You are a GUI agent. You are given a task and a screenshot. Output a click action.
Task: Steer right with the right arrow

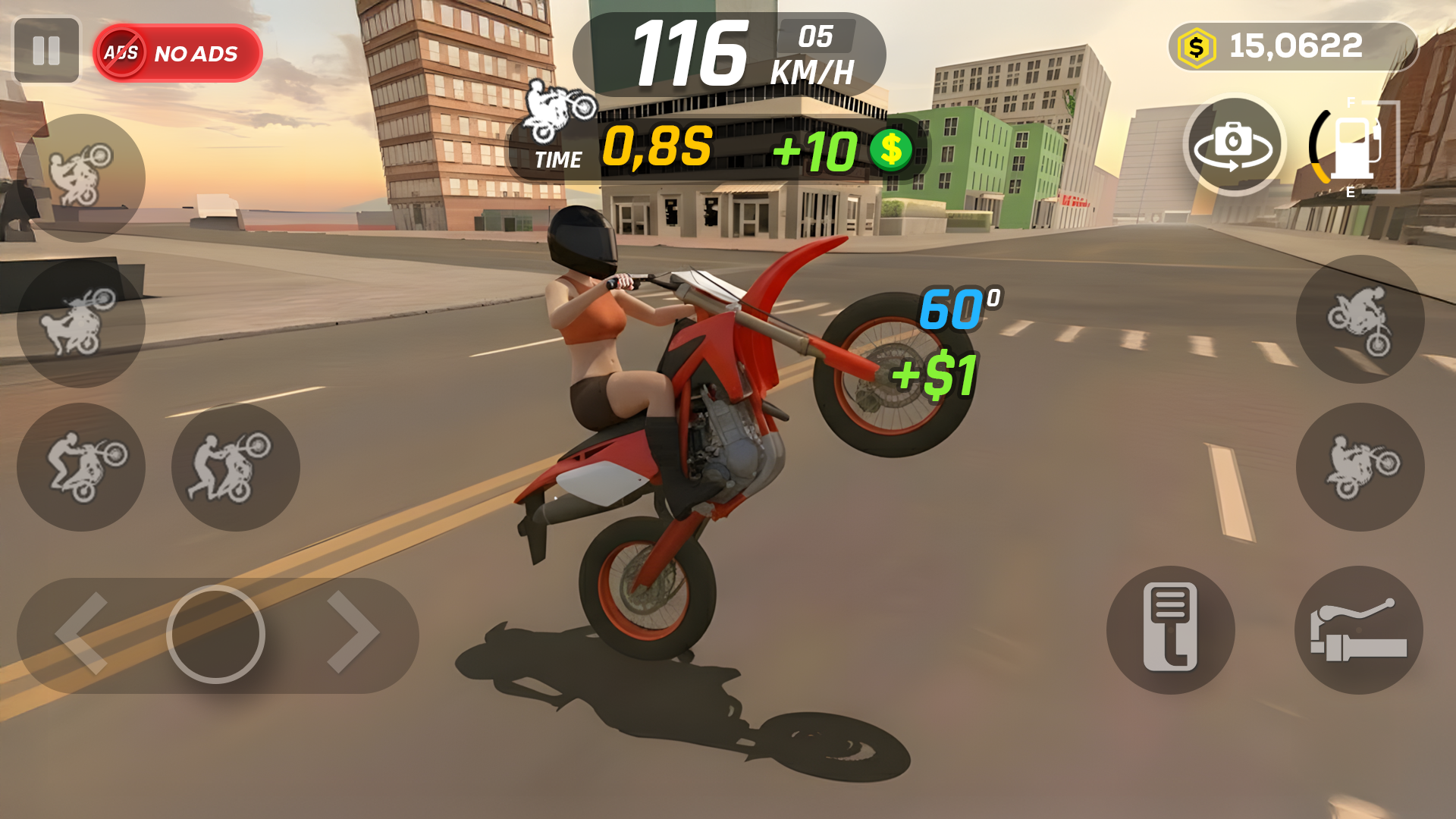pyautogui.click(x=352, y=632)
